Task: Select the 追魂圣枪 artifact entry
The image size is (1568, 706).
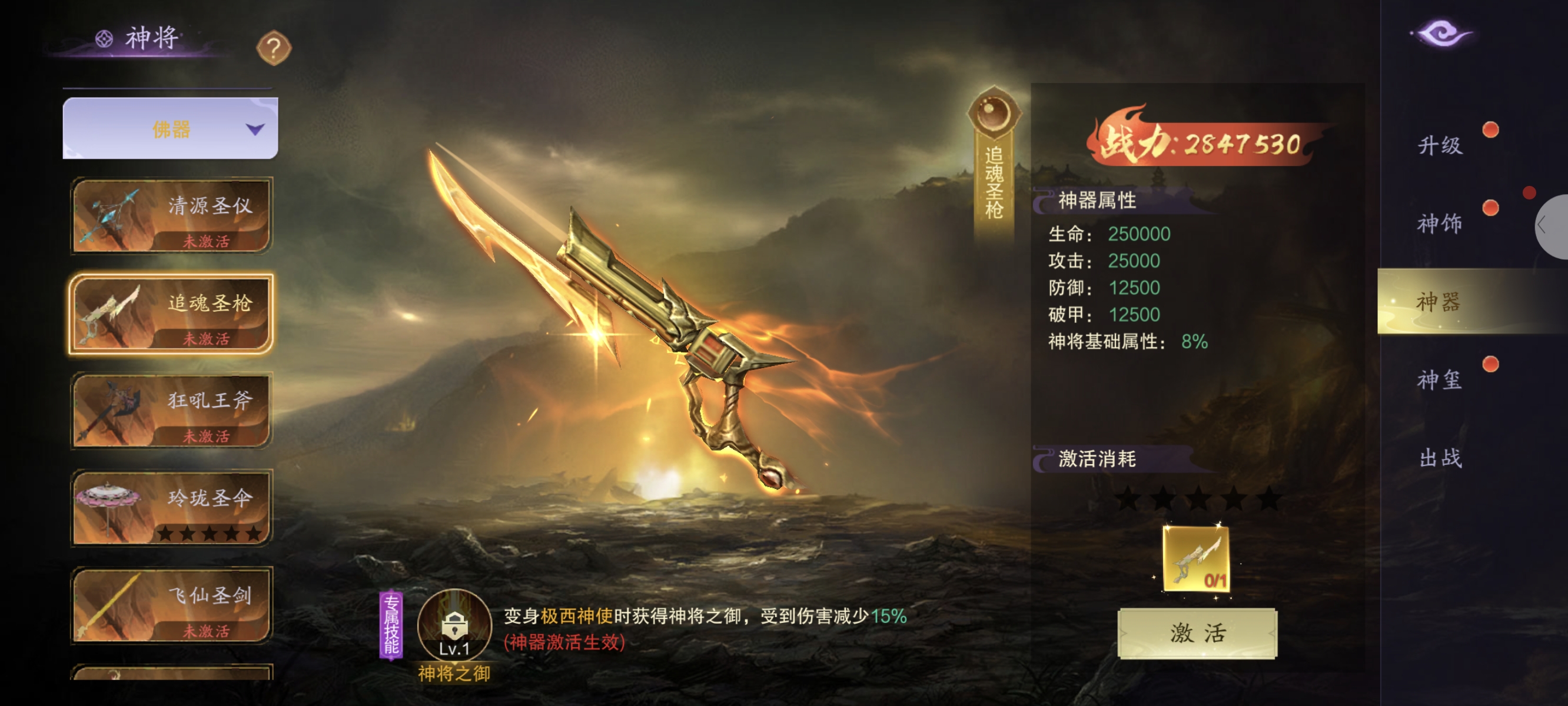Action: 172,314
